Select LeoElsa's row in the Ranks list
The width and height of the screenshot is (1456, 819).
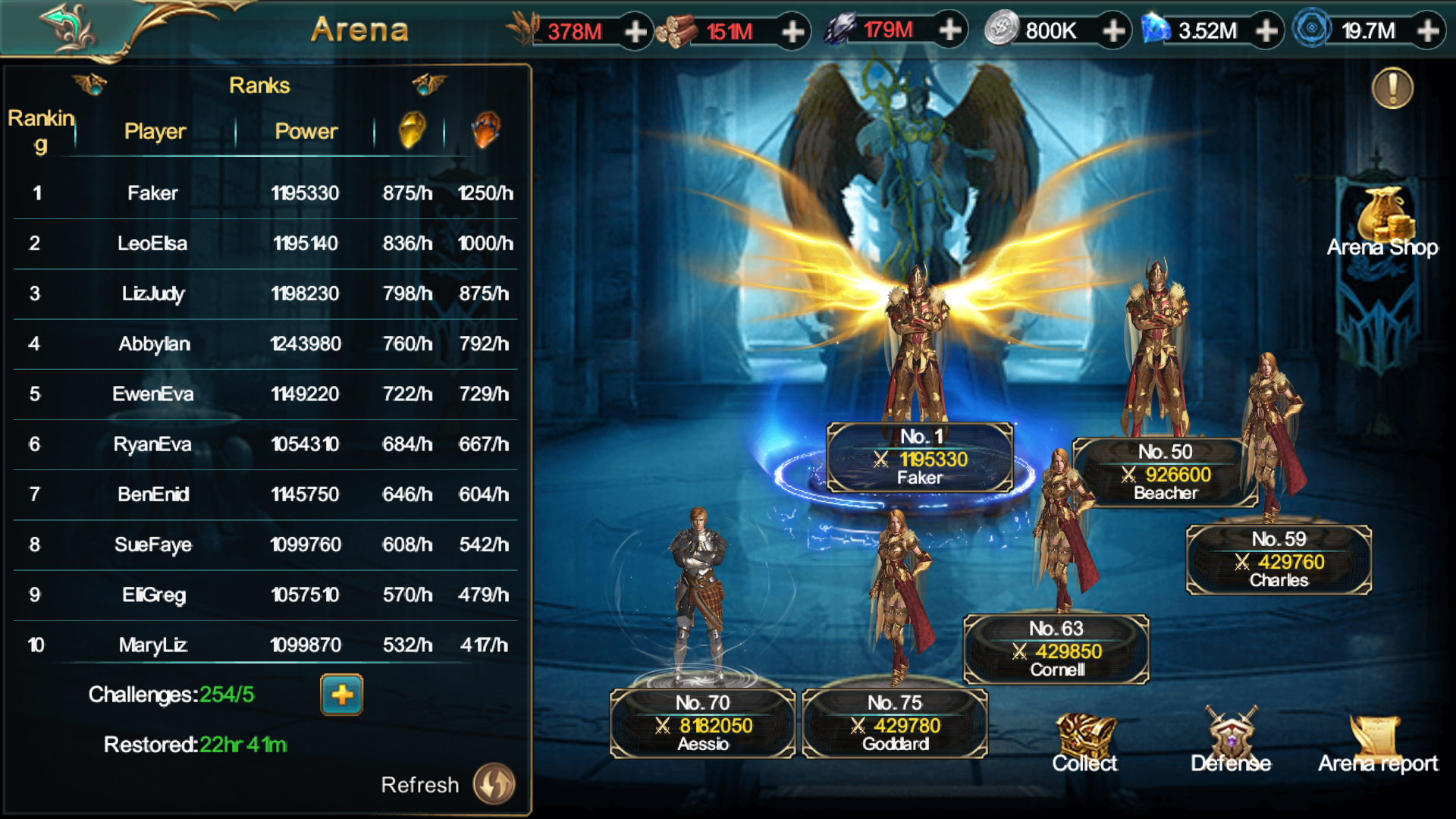click(265, 243)
